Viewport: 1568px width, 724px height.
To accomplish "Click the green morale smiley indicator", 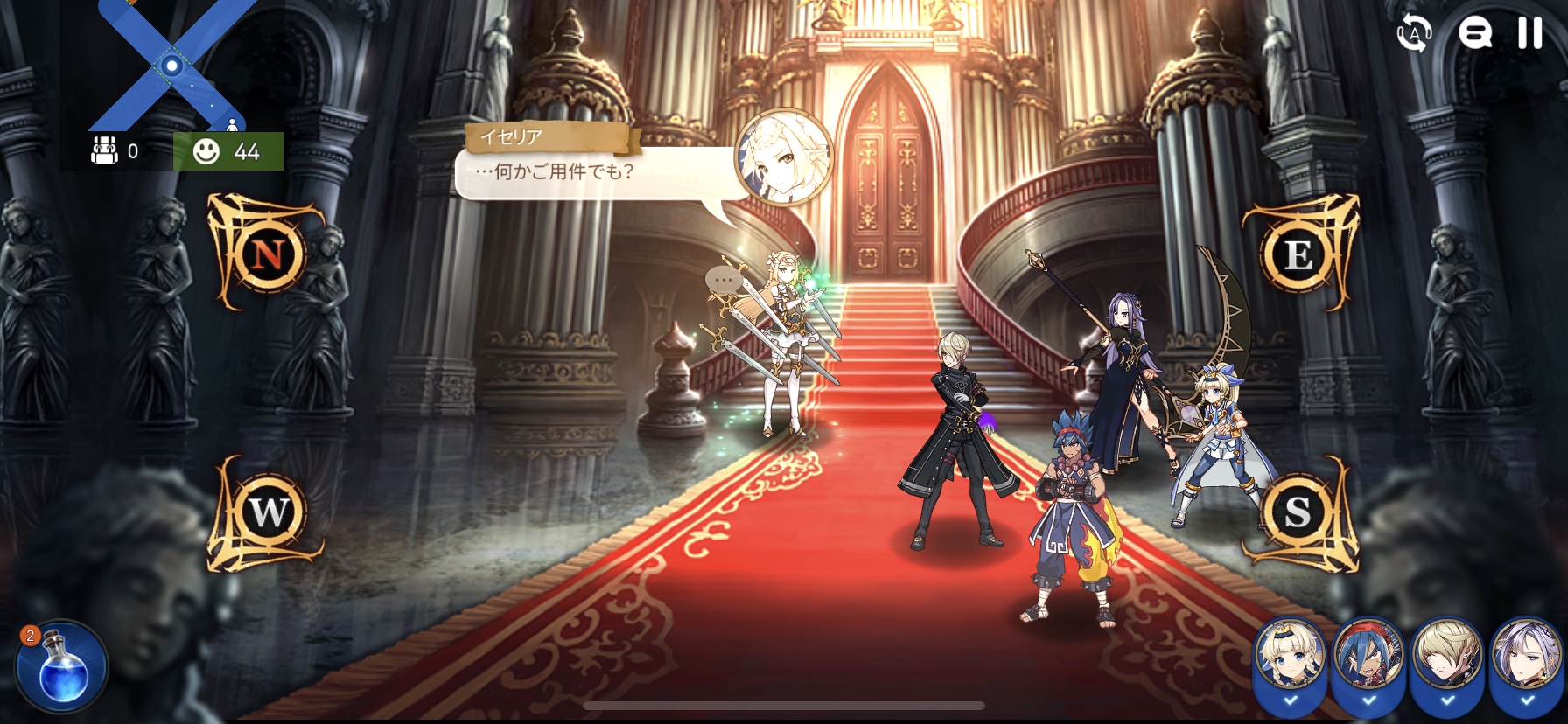I will point(227,151).
